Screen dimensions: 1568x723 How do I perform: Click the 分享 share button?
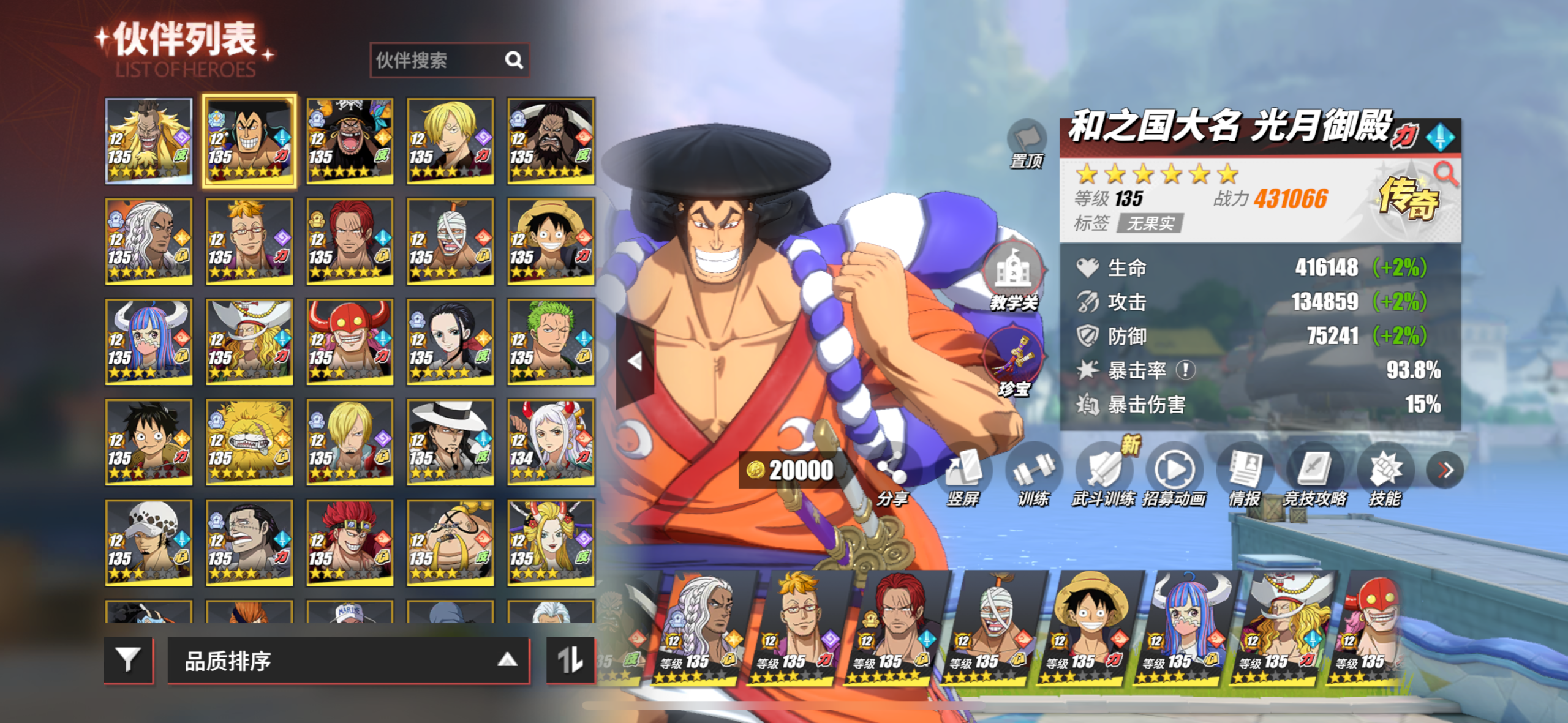click(x=892, y=481)
